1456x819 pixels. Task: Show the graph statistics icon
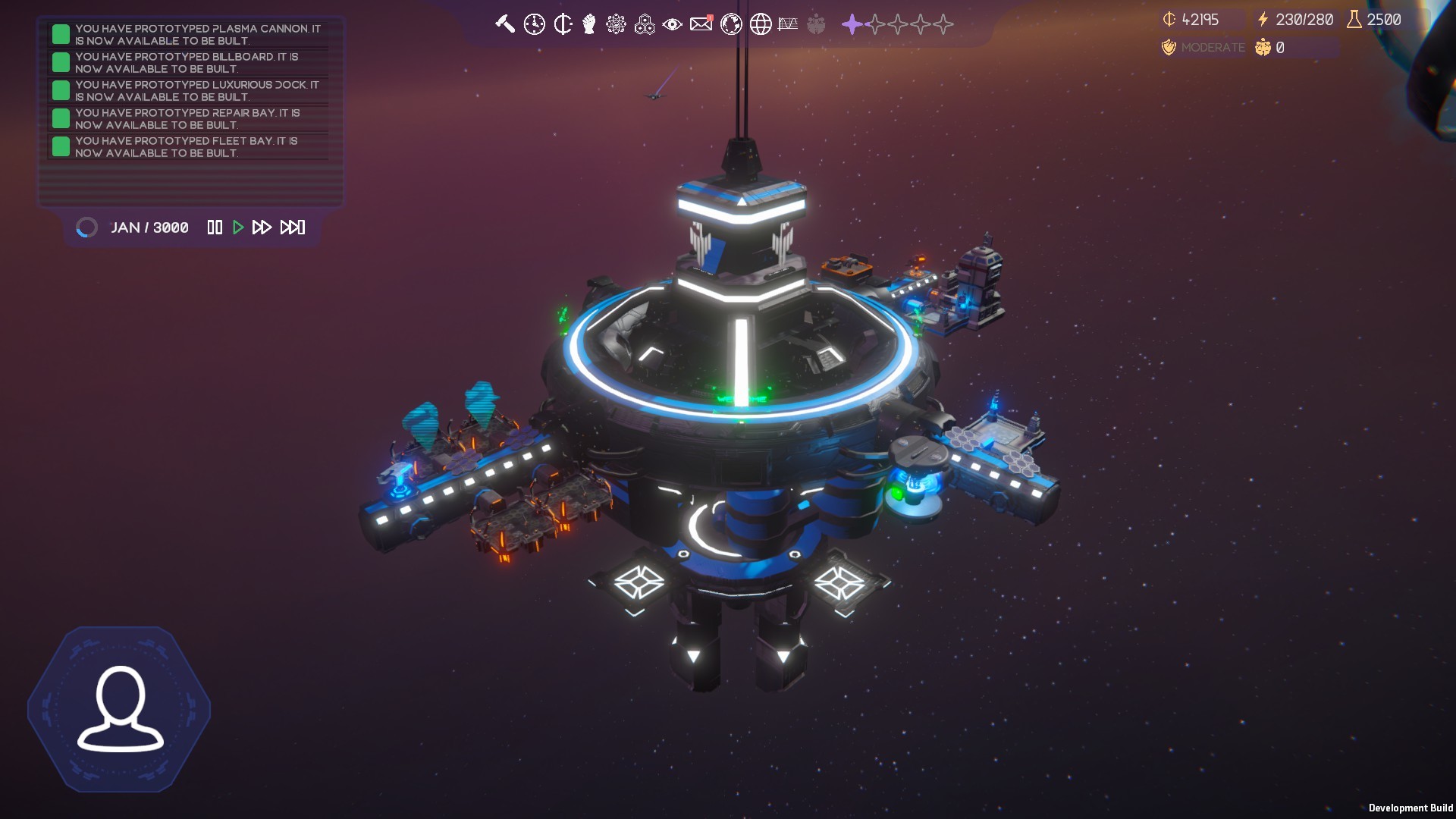coord(788,24)
